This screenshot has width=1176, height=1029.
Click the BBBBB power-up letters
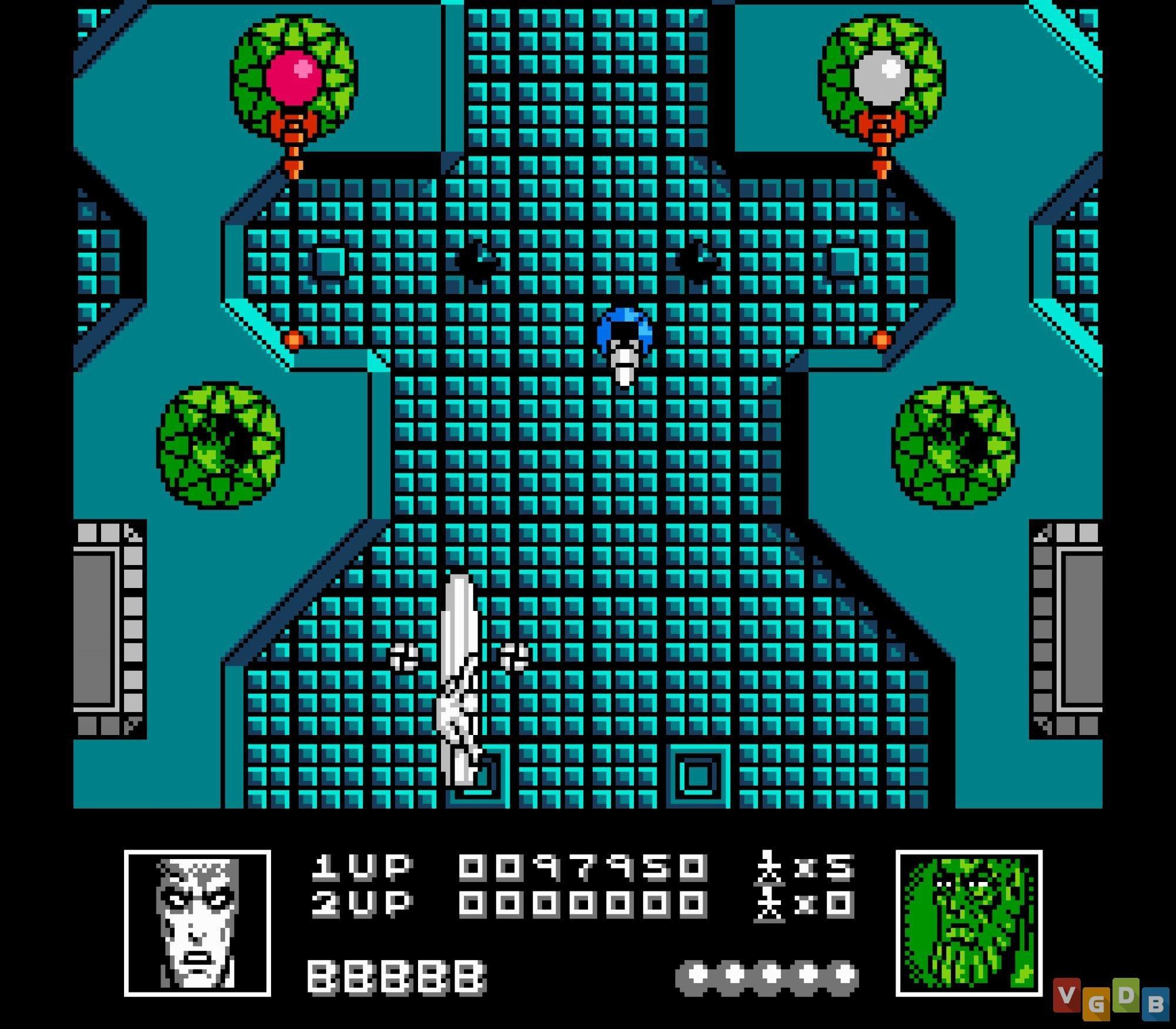point(394,976)
